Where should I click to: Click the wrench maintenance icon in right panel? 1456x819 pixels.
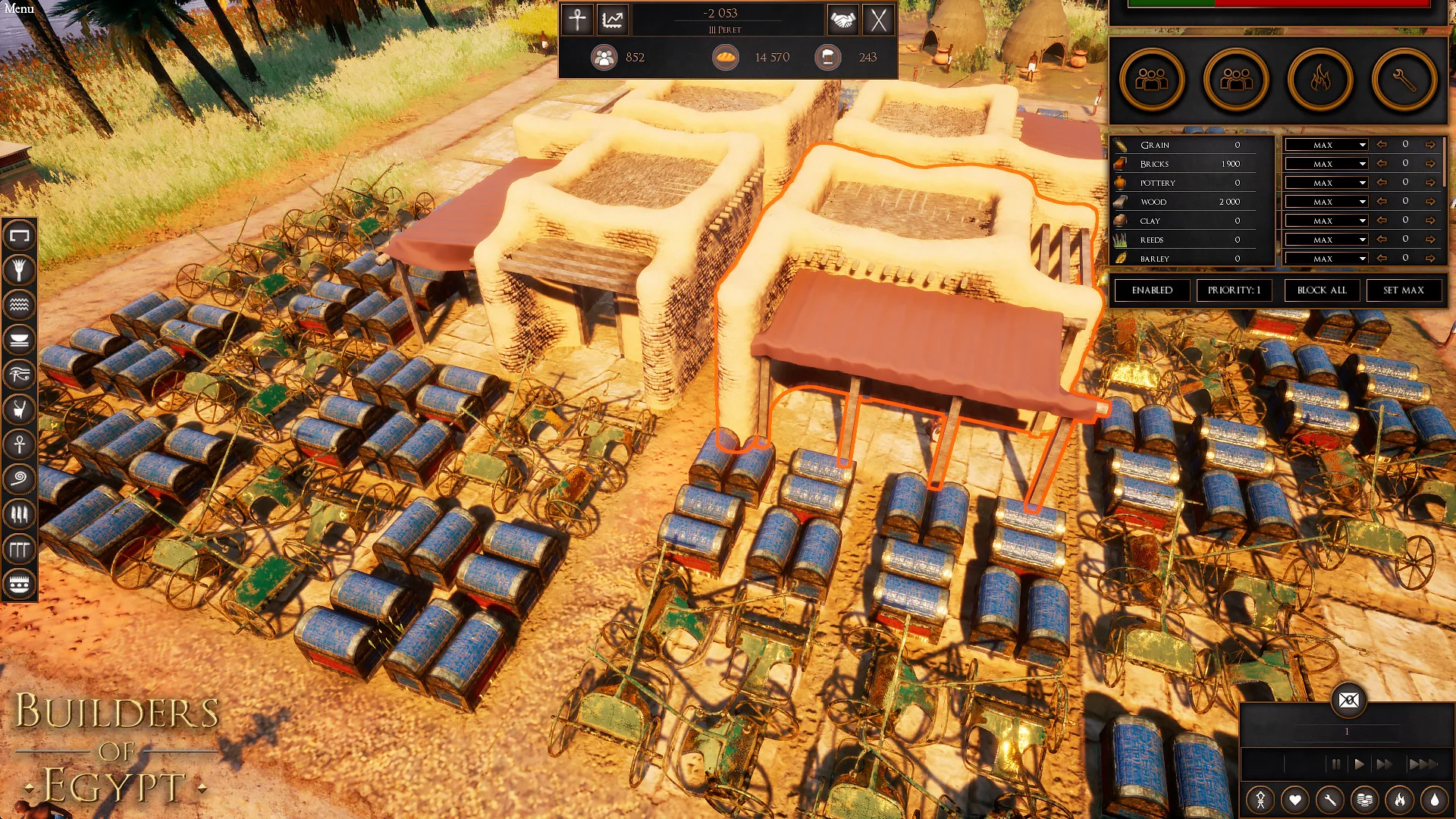click(x=1402, y=80)
